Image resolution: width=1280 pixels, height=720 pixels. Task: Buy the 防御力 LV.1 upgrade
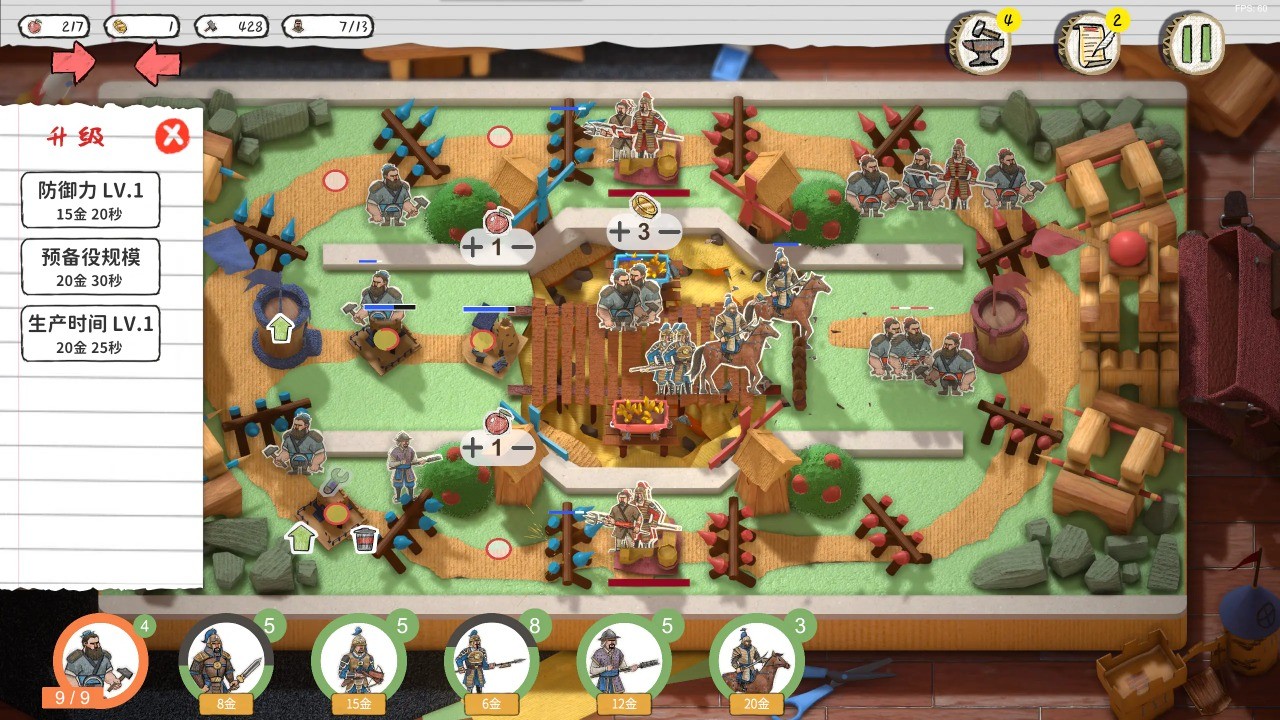pyautogui.click(x=91, y=199)
